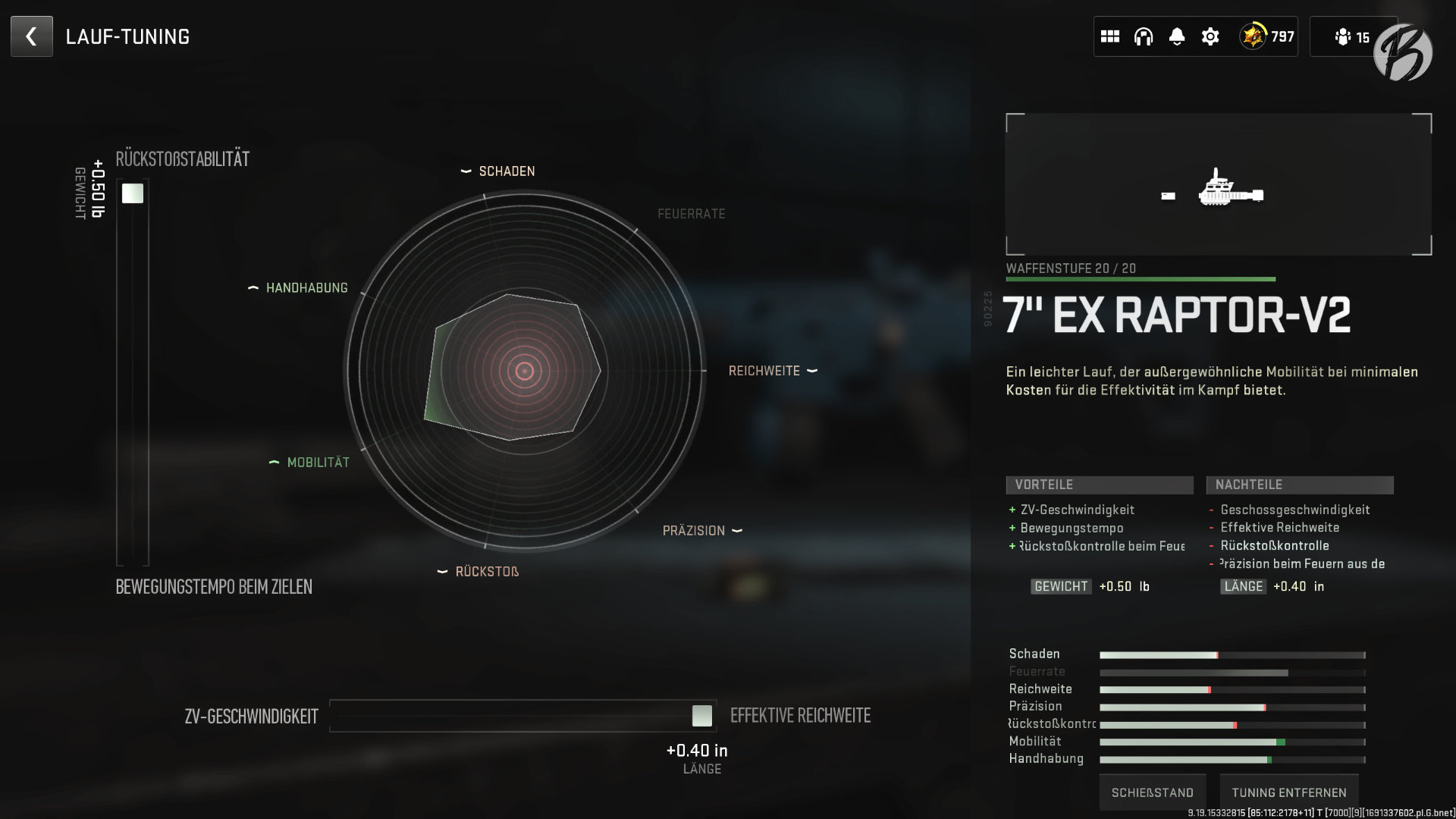This screenshot has height=819, width=1456.
Task: Open voice chat headset icon
Action: pyautogui.click(x=1142, y=36)
